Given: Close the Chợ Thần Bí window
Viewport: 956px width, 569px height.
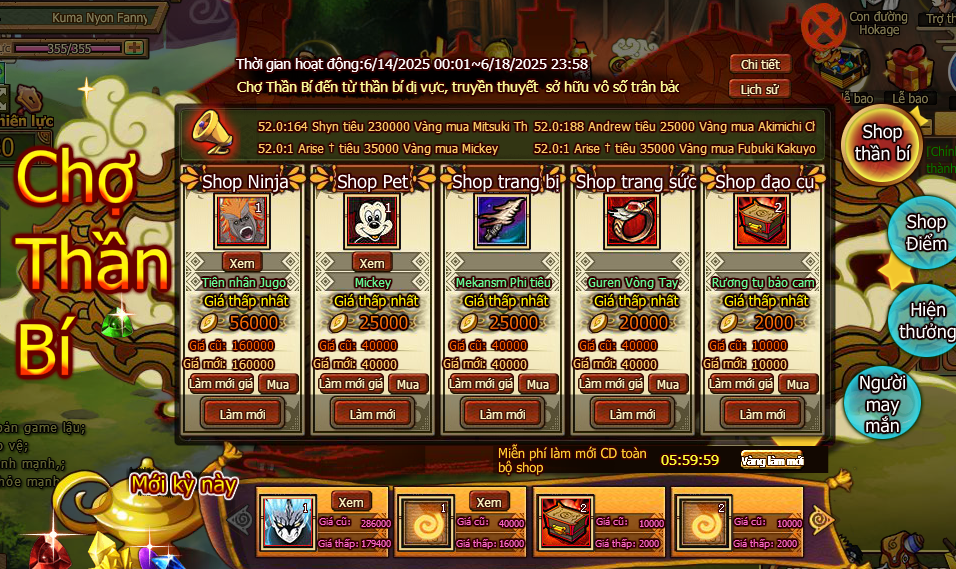Looking at the screenshot, I should [x=825, y=30].
